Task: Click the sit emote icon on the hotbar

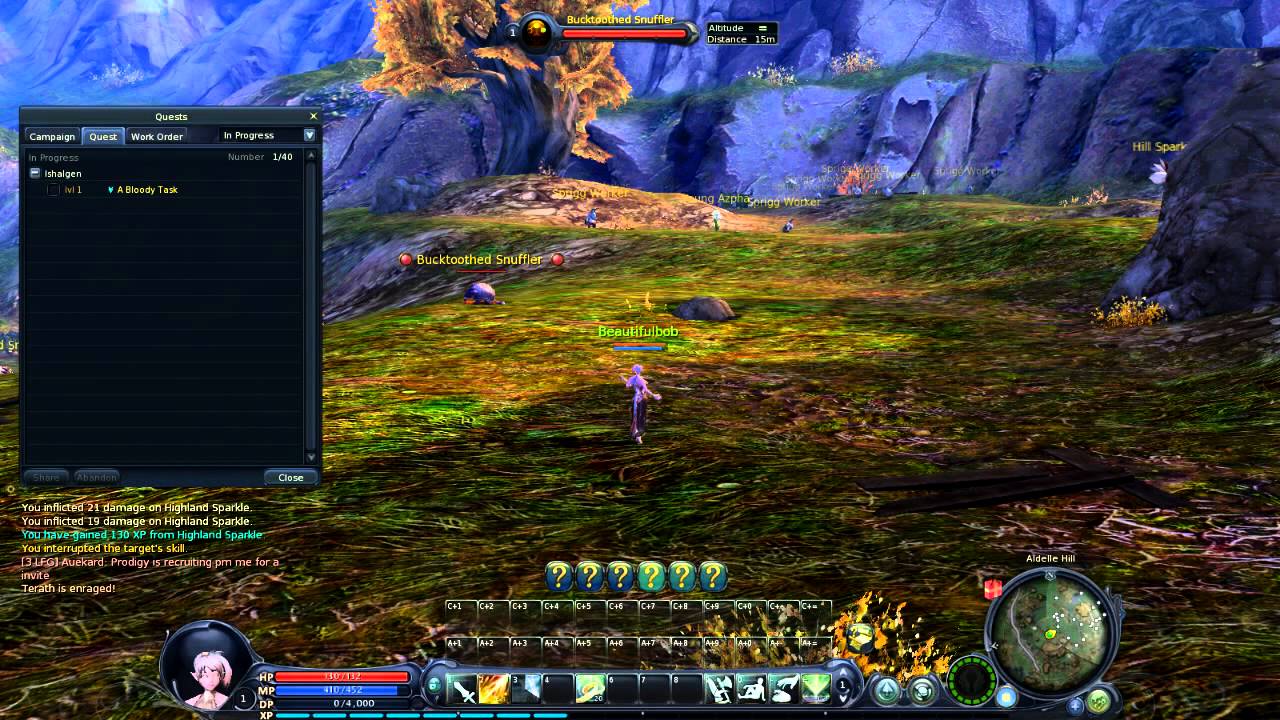Action: pyautogui.click(x=753, y=689)
